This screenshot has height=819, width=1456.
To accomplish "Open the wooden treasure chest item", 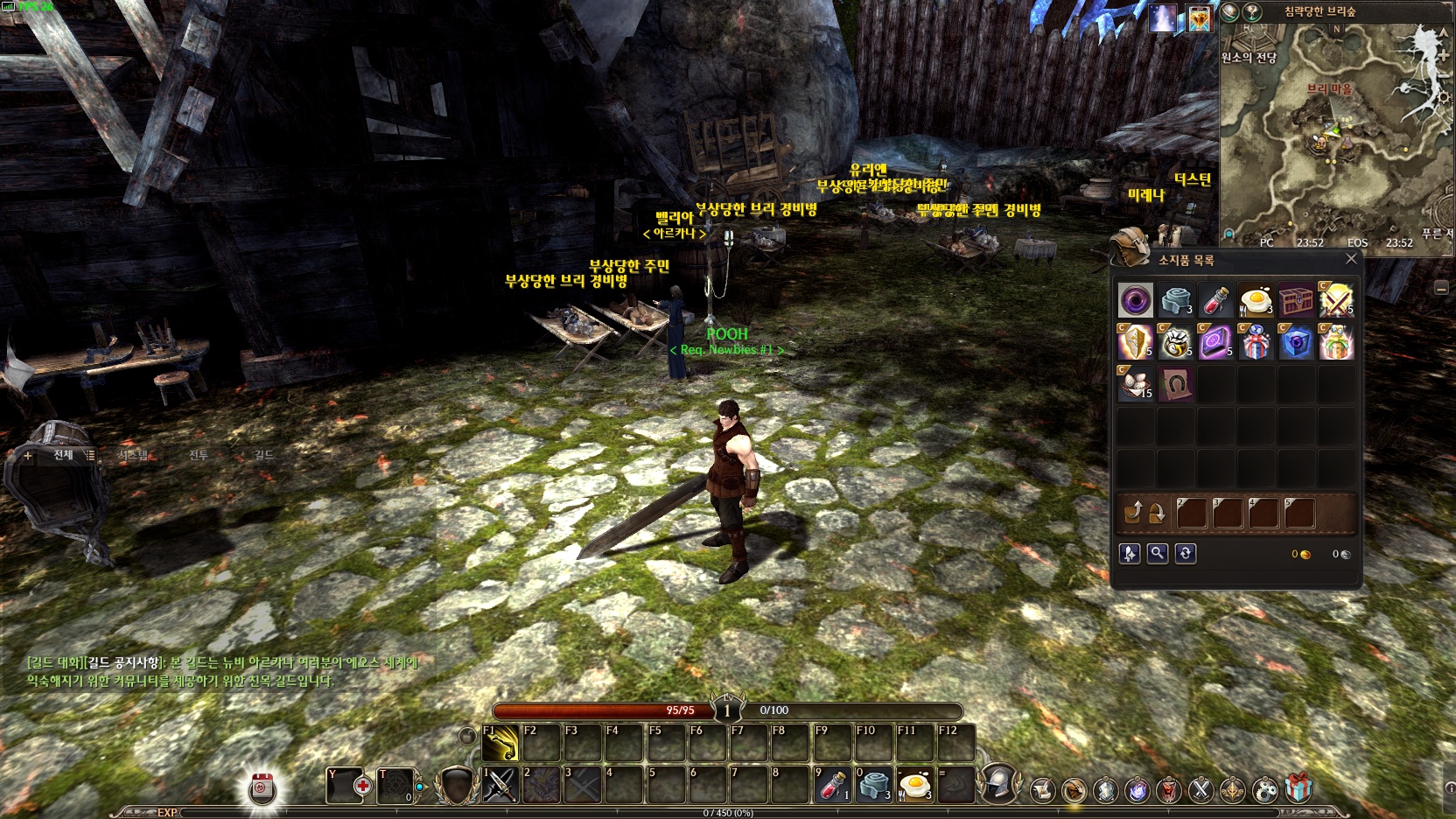I will [x=1296, y=301].
